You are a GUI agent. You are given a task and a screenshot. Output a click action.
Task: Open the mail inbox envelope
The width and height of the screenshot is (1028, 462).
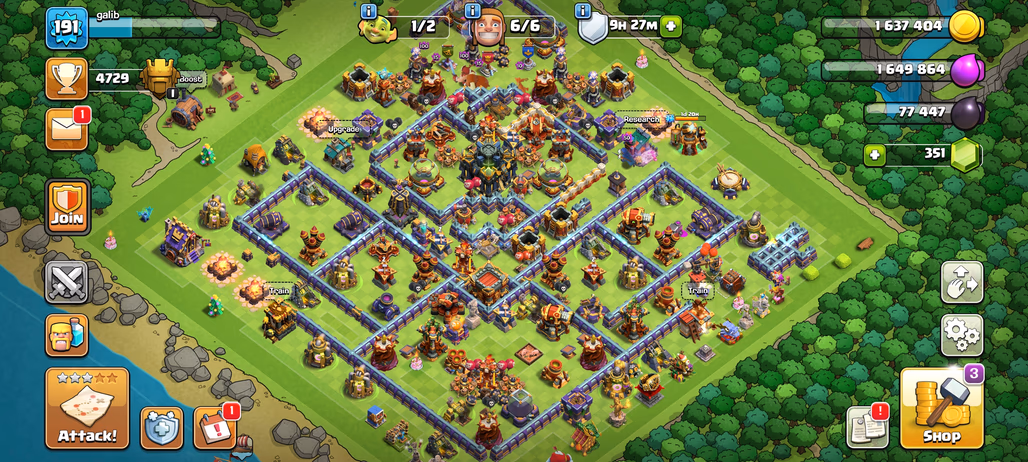point(66,129)
